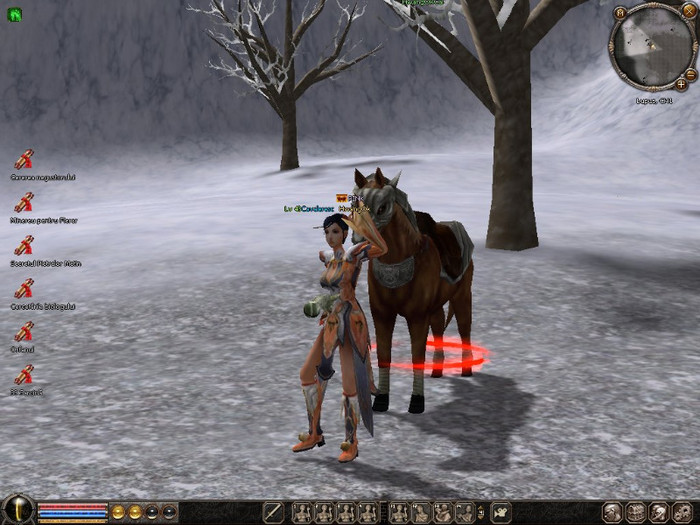Click the green icon in top-left corner

[x=14, y=14]
